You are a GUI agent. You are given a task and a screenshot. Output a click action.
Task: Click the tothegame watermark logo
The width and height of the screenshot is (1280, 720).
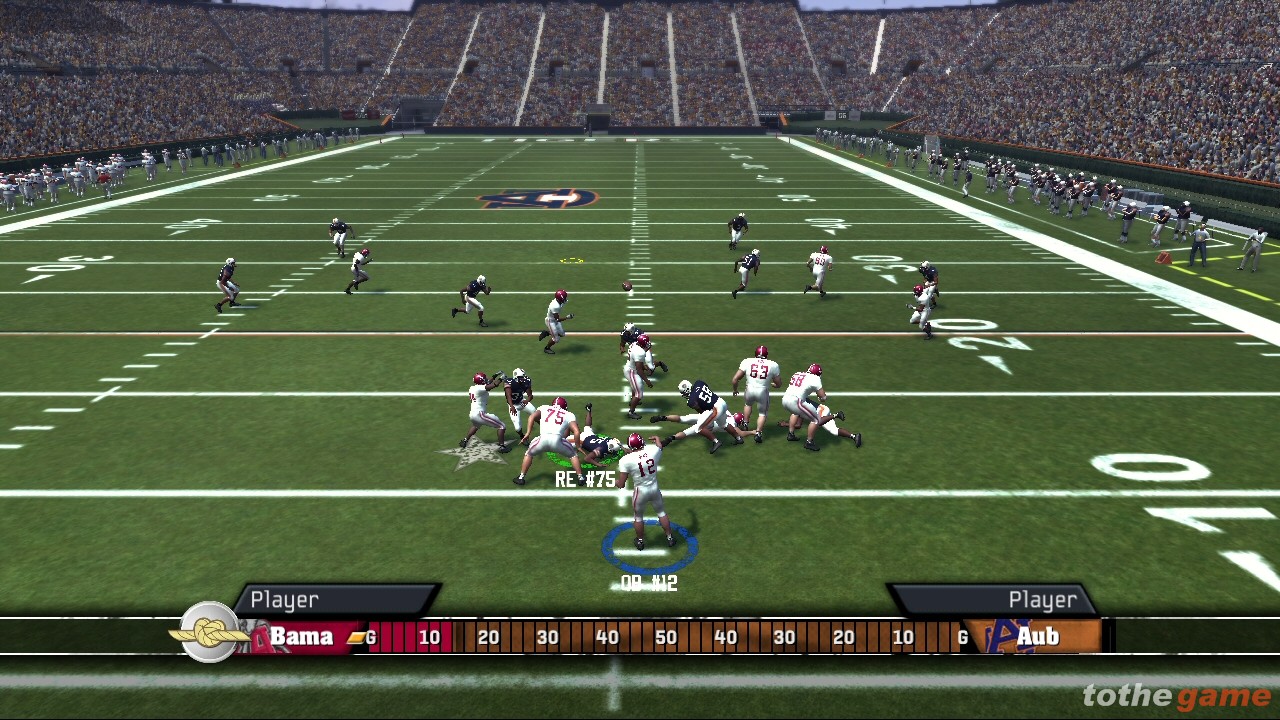(1176, 696)
